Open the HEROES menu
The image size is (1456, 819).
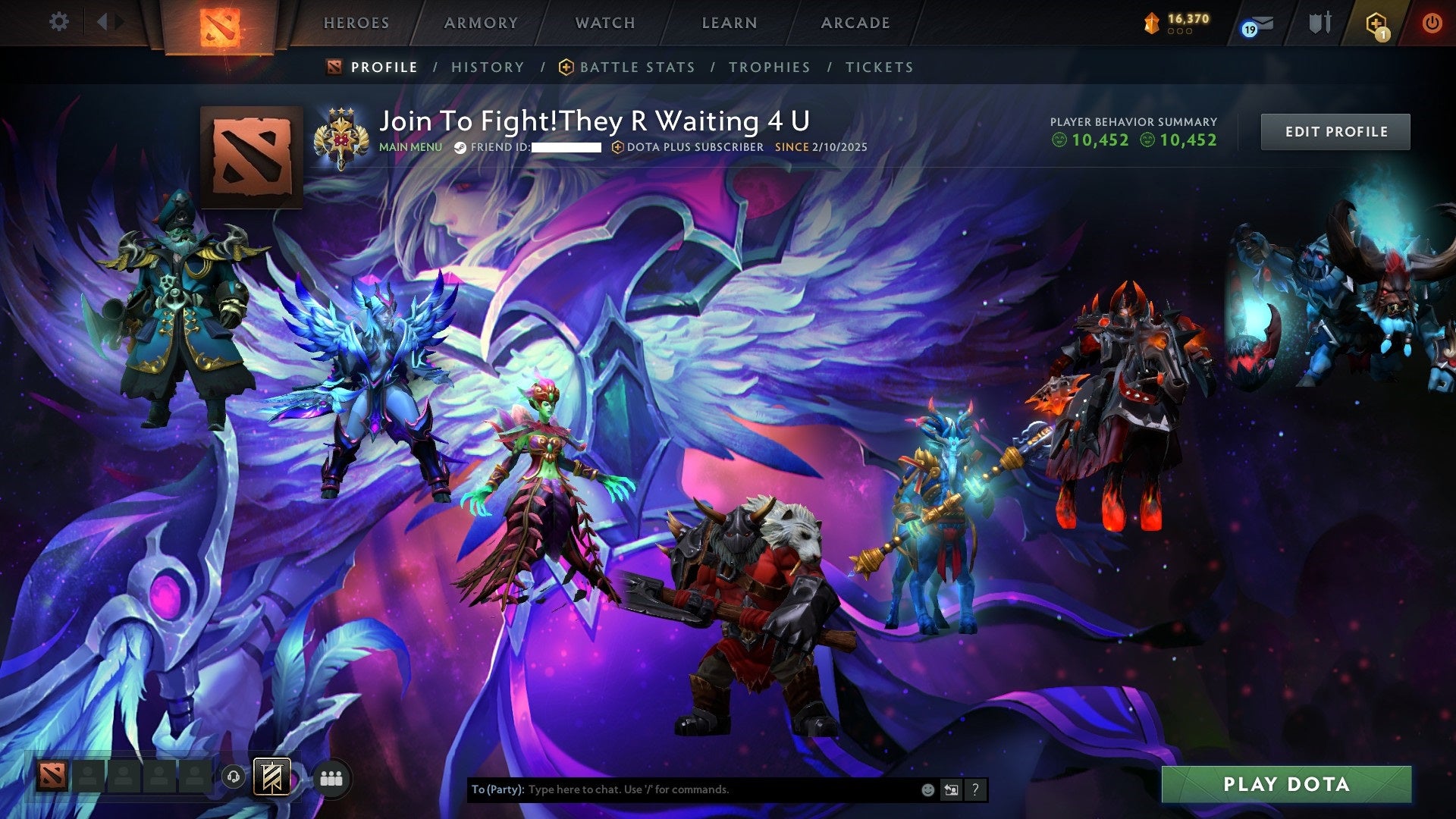point(356,23)
